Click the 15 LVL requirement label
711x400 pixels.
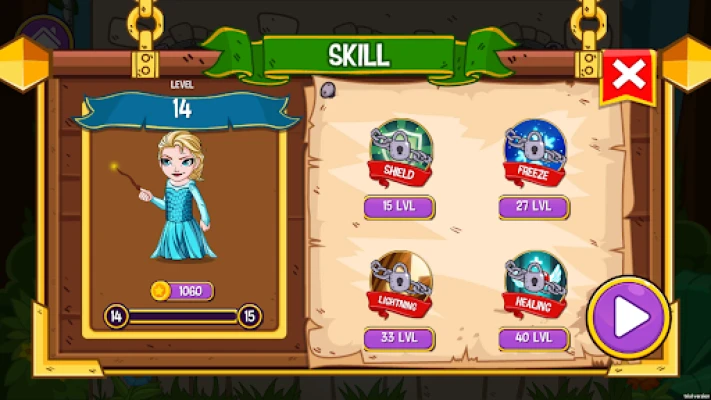pyautogui.click(x=397, y=208)
